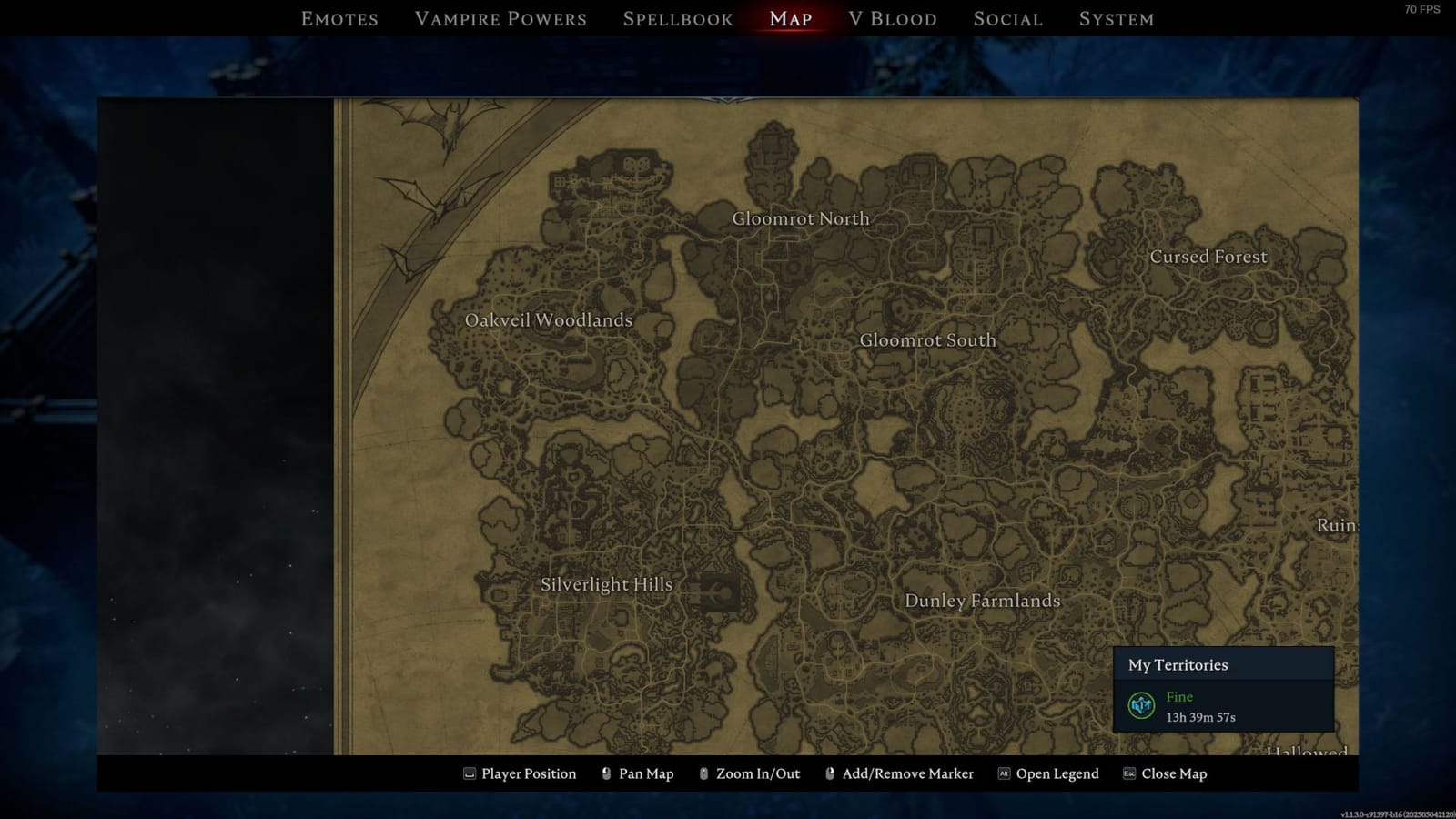Click the Alt key icon next to Open Legend
Screen dimensions: 1456x819
pos(1004,773)
